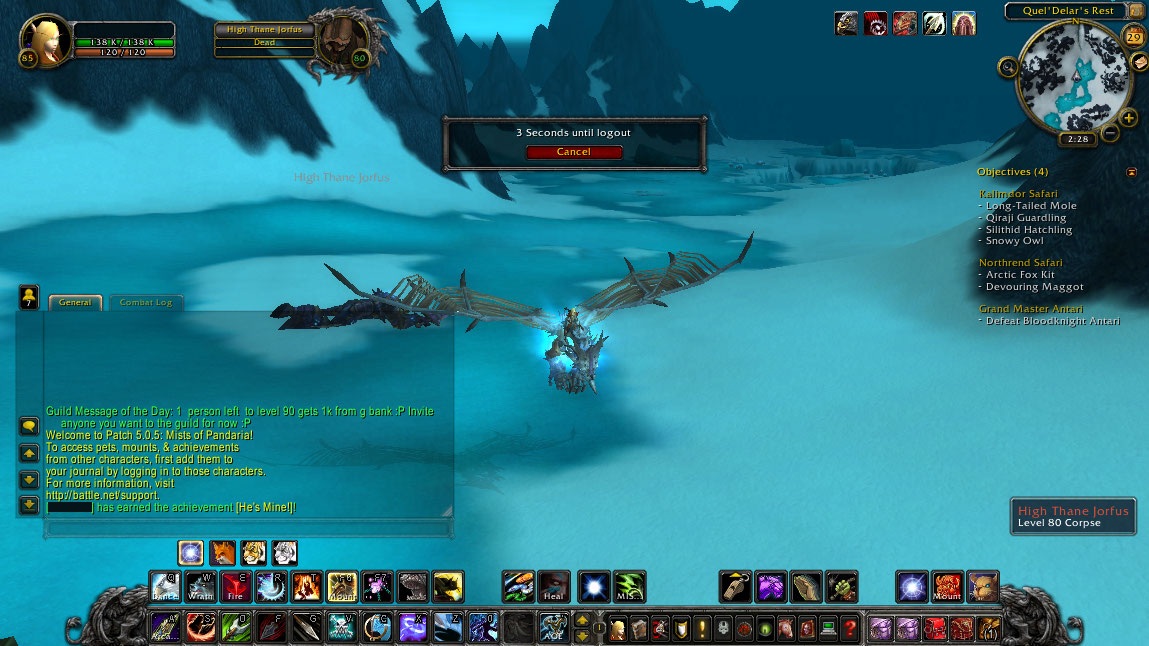Zoom in on the minimap
The height and width of the screenshot is (646, 1149).
pyautogui.click(x=1129, y=118)
